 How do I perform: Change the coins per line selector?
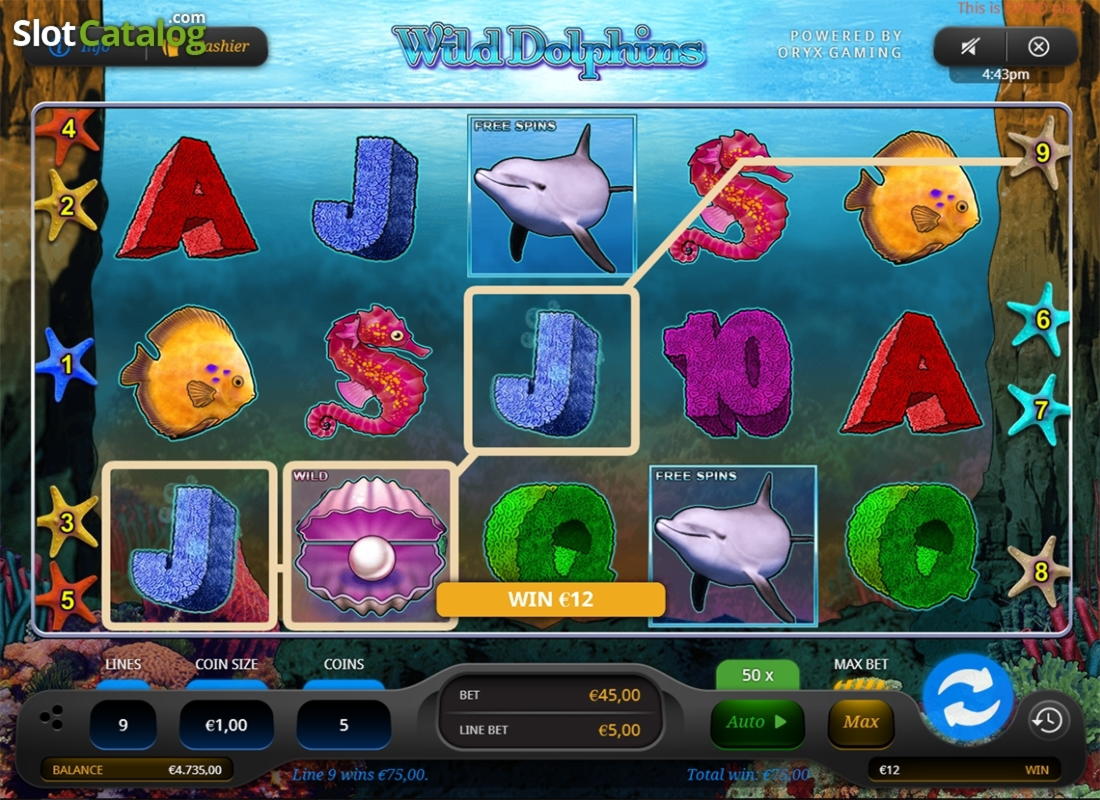pos(343,725)
